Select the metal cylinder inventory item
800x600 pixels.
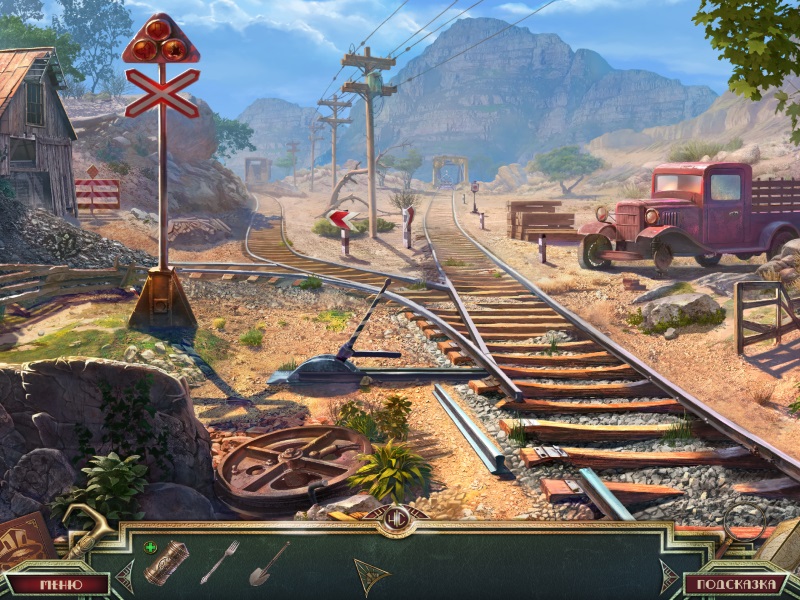click(x=166, y=563)
